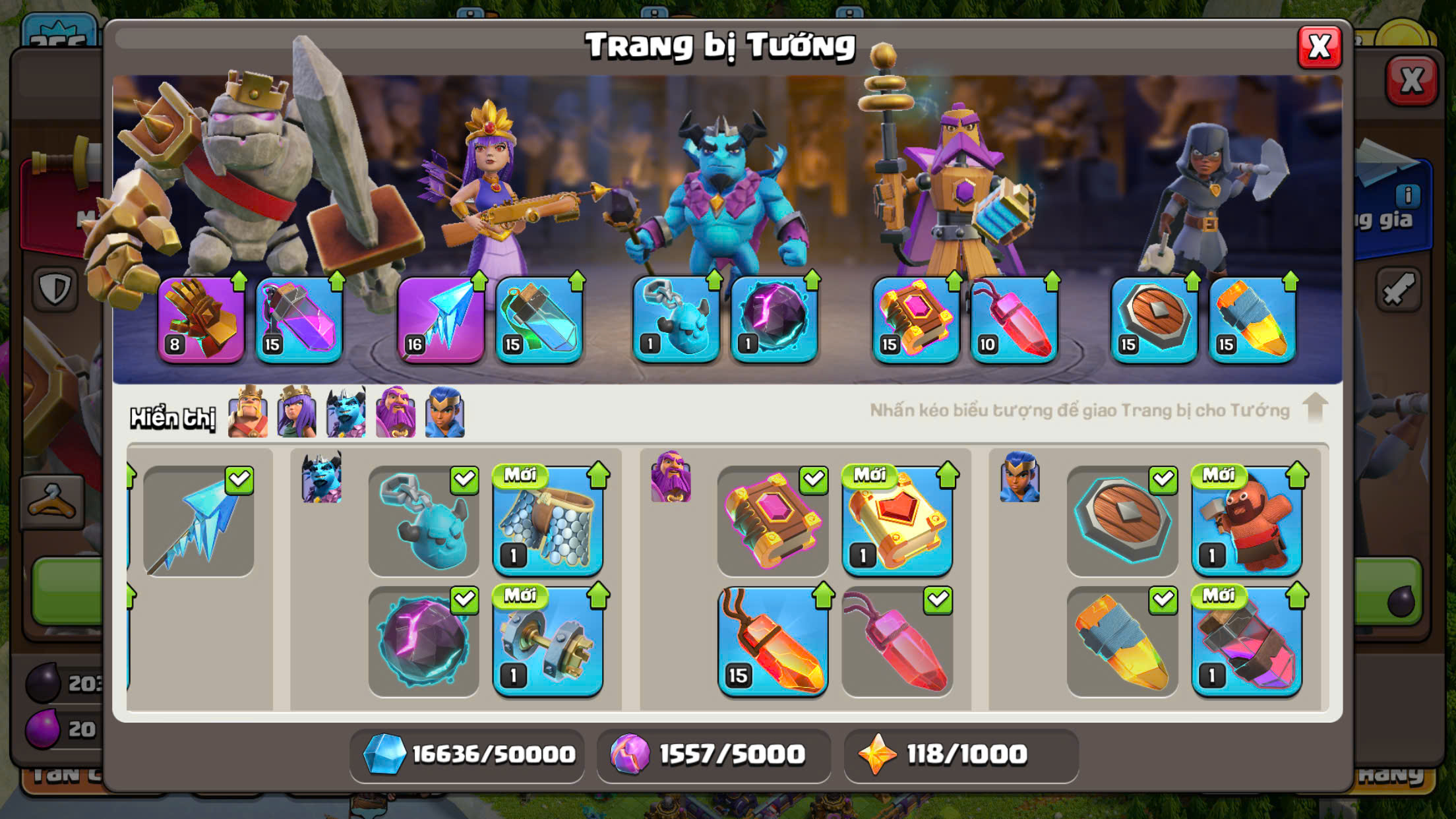Choose the new pink vial equipment
1456x819 pixels.
point(1246,642)
